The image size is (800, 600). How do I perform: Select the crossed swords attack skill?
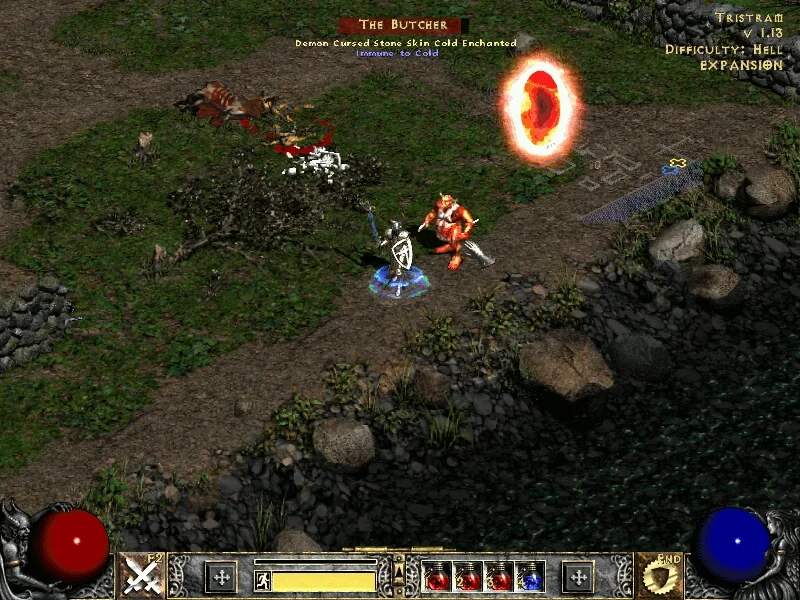tap(142, 575)
